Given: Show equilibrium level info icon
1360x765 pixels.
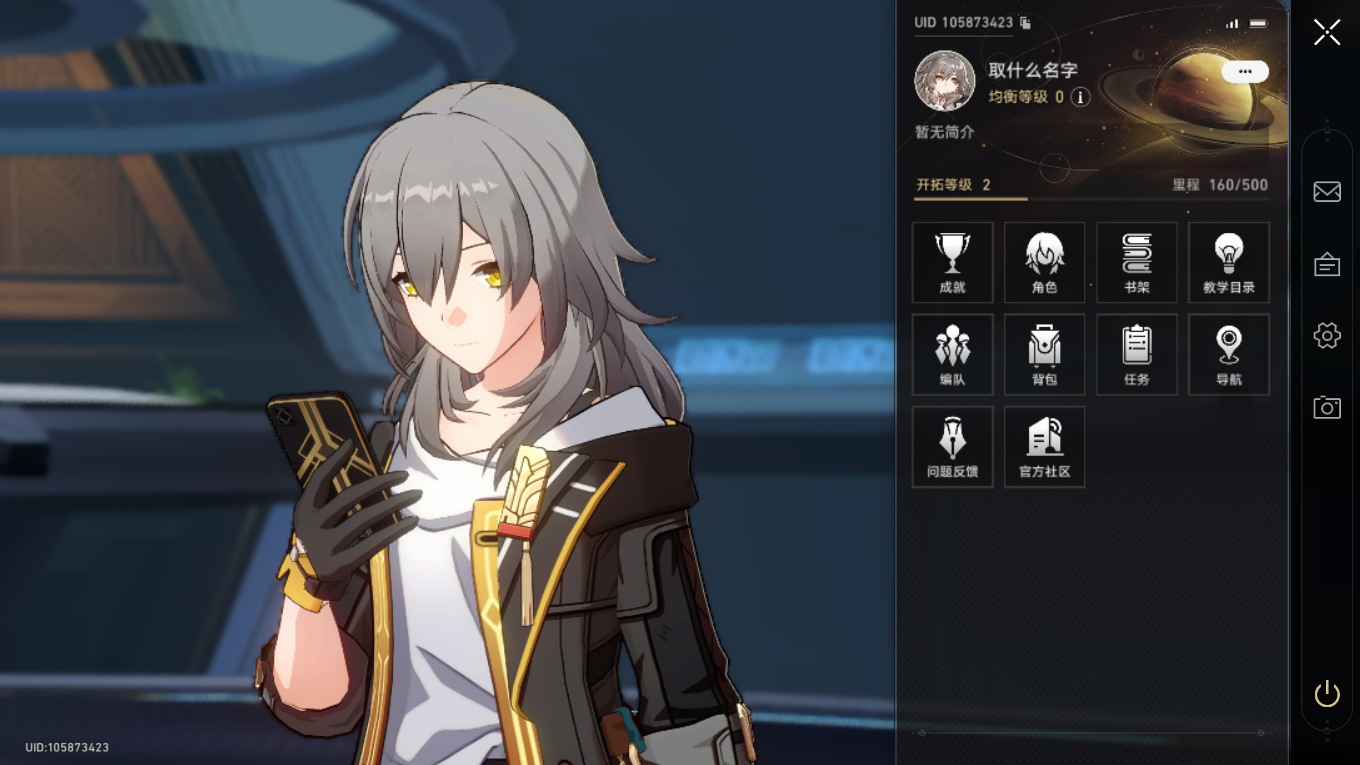Looking at the screenshot, I should pyautogui.click(x=1080, y=97).
